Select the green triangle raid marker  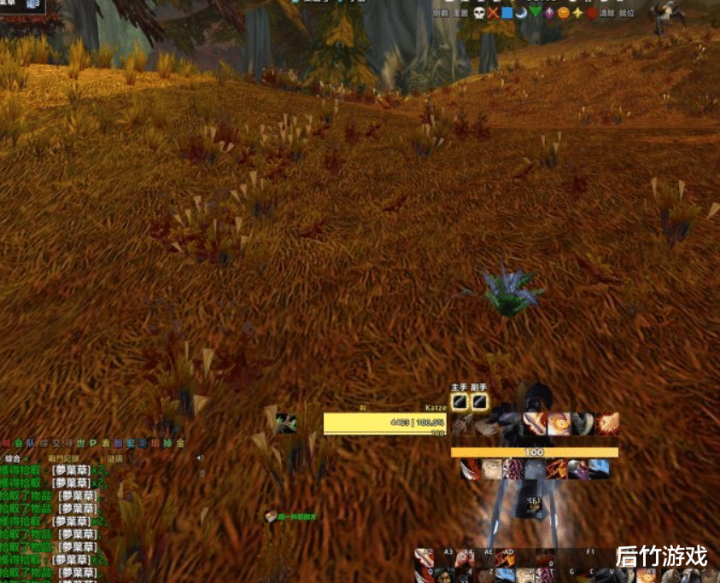pyautogui.click(x=536, y=13)
